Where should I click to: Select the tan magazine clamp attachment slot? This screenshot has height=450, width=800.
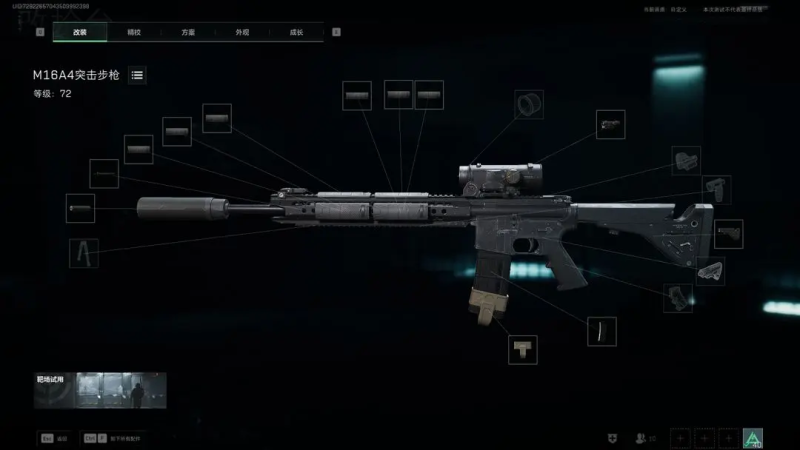point(522,349)
